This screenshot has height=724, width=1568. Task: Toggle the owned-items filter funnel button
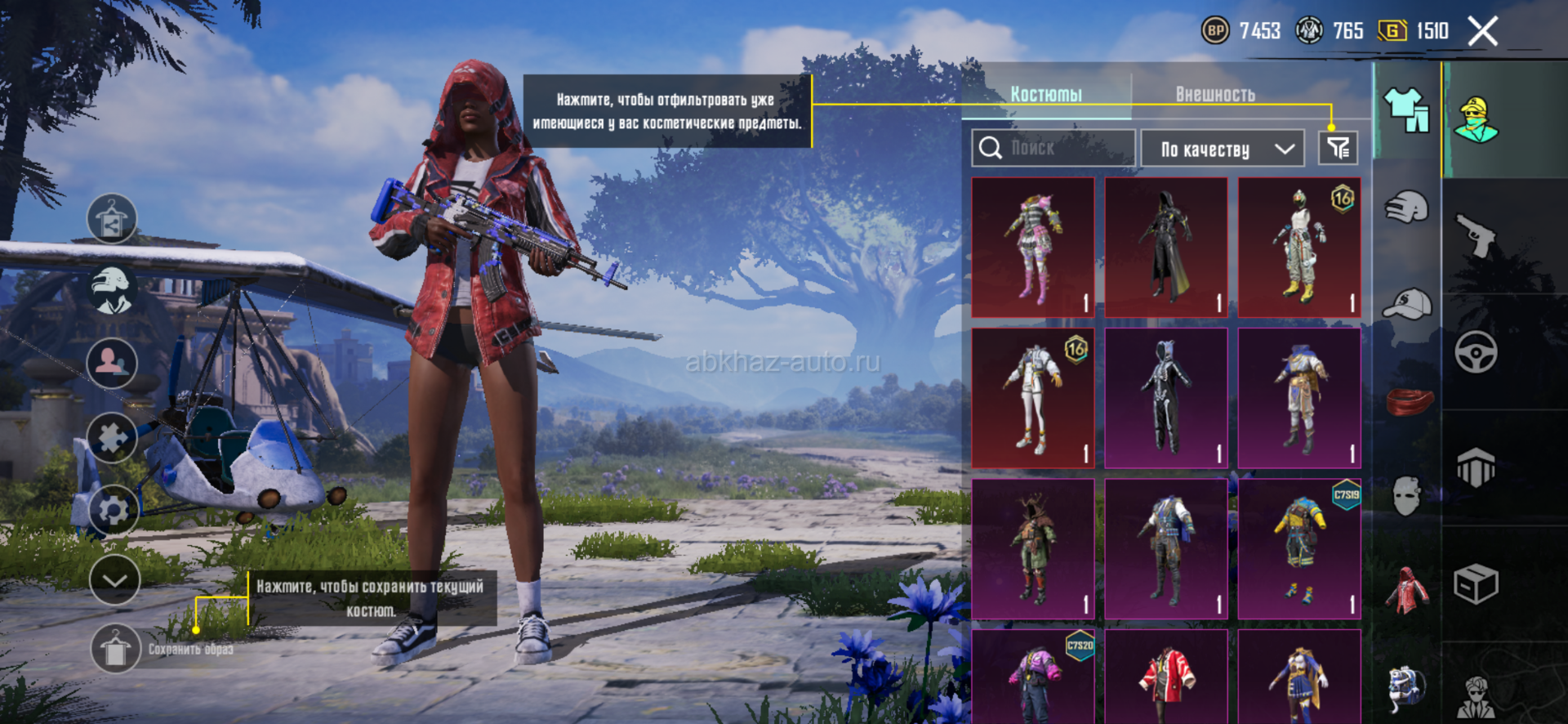point(1338,148)
